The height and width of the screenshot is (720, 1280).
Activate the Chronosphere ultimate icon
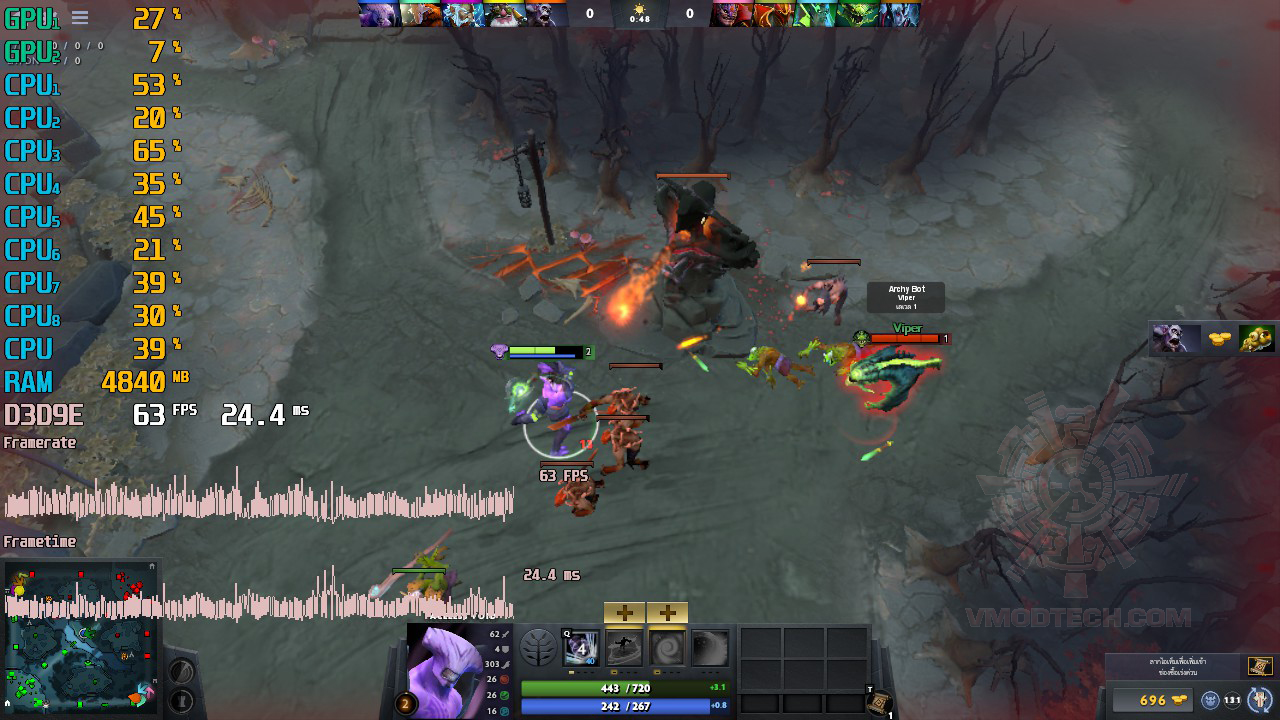[x=710, y=648]
